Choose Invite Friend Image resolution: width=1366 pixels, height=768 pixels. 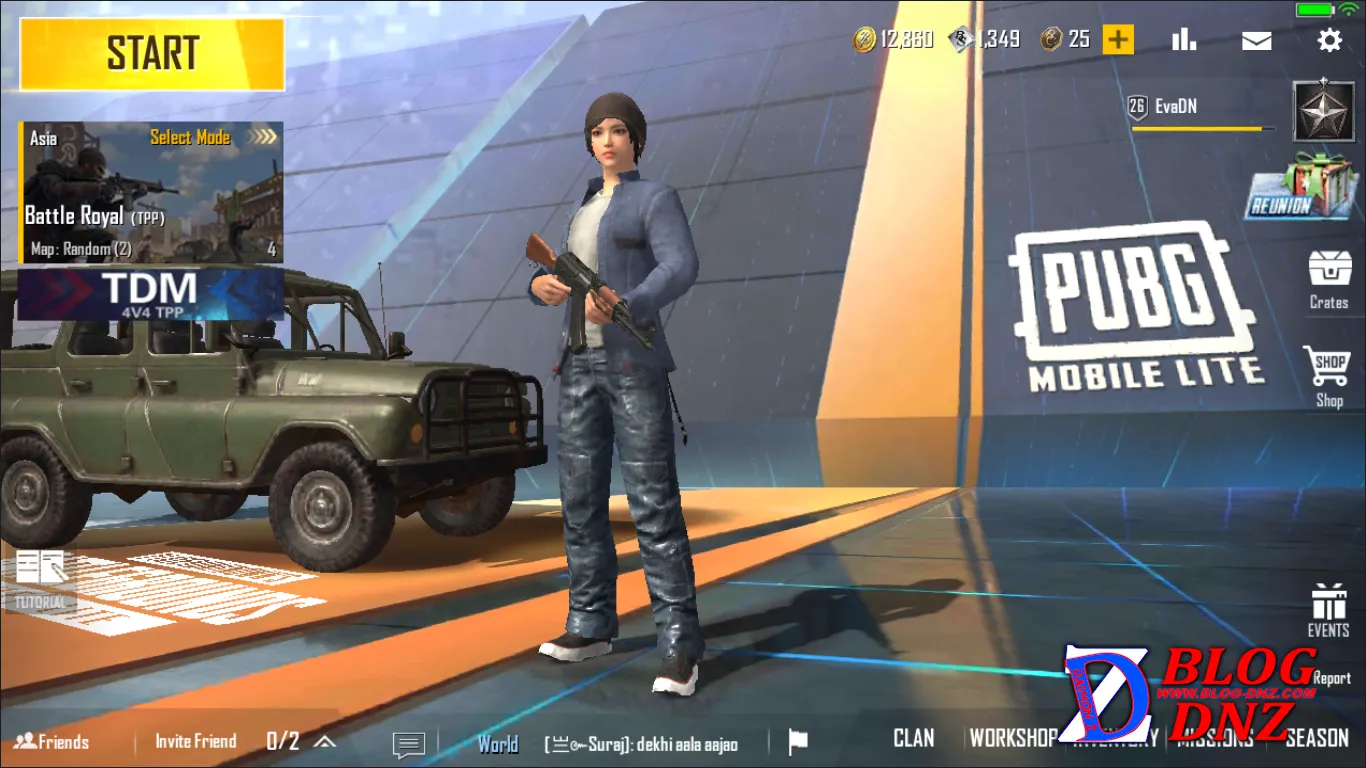tap(196, 741)
